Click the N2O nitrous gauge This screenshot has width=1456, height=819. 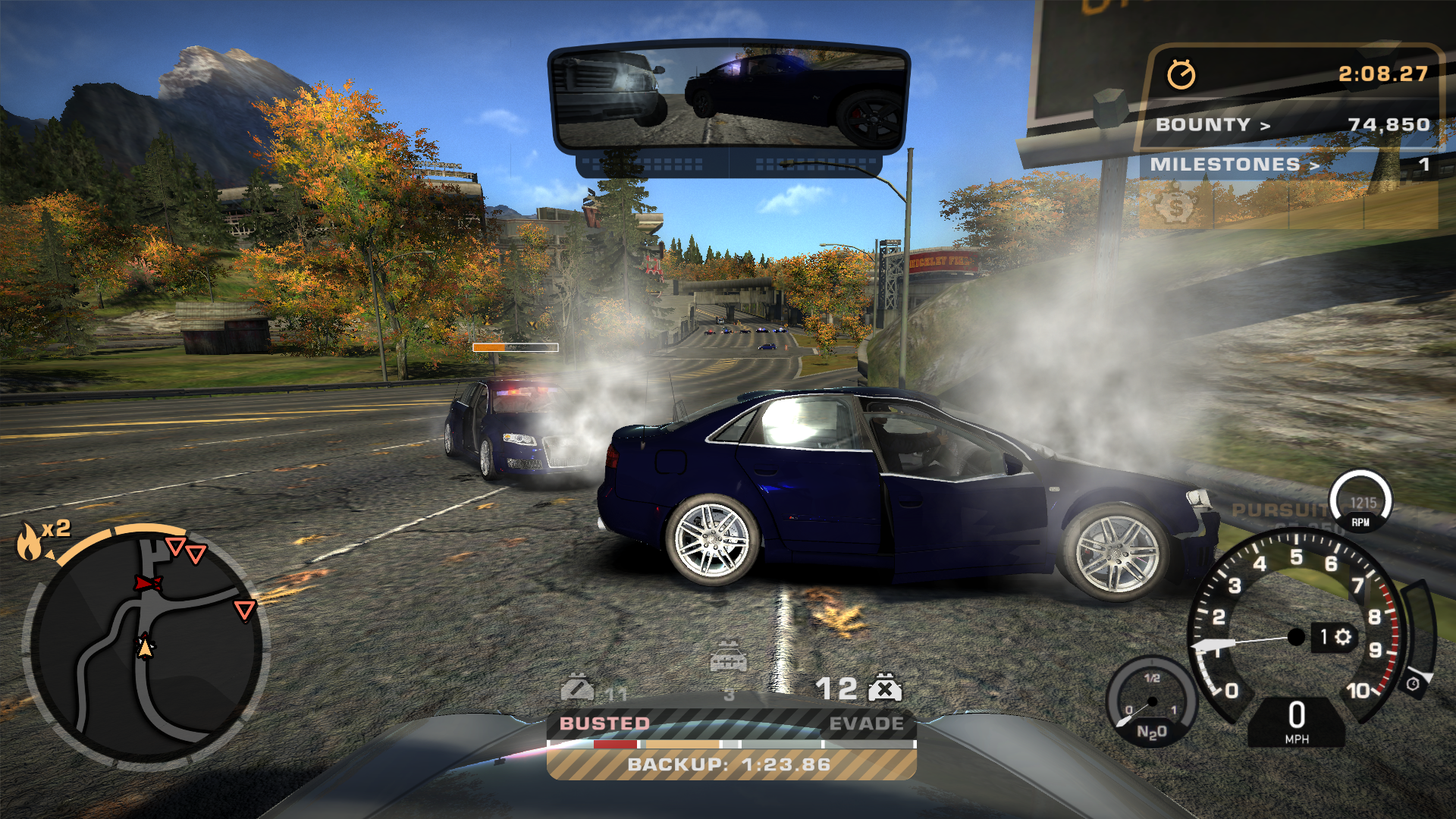point(1151,703)
